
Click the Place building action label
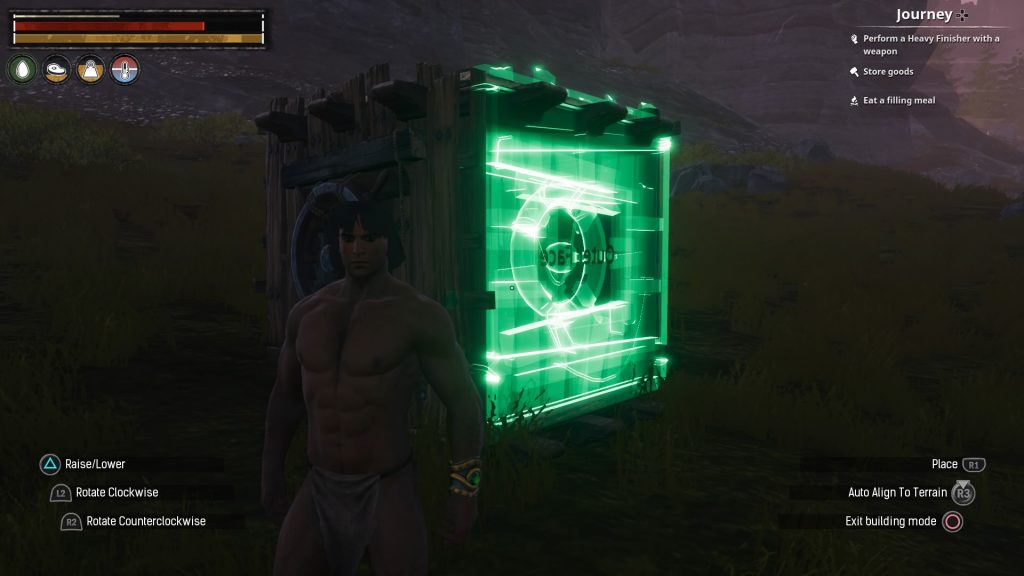[x=944, y=464]
